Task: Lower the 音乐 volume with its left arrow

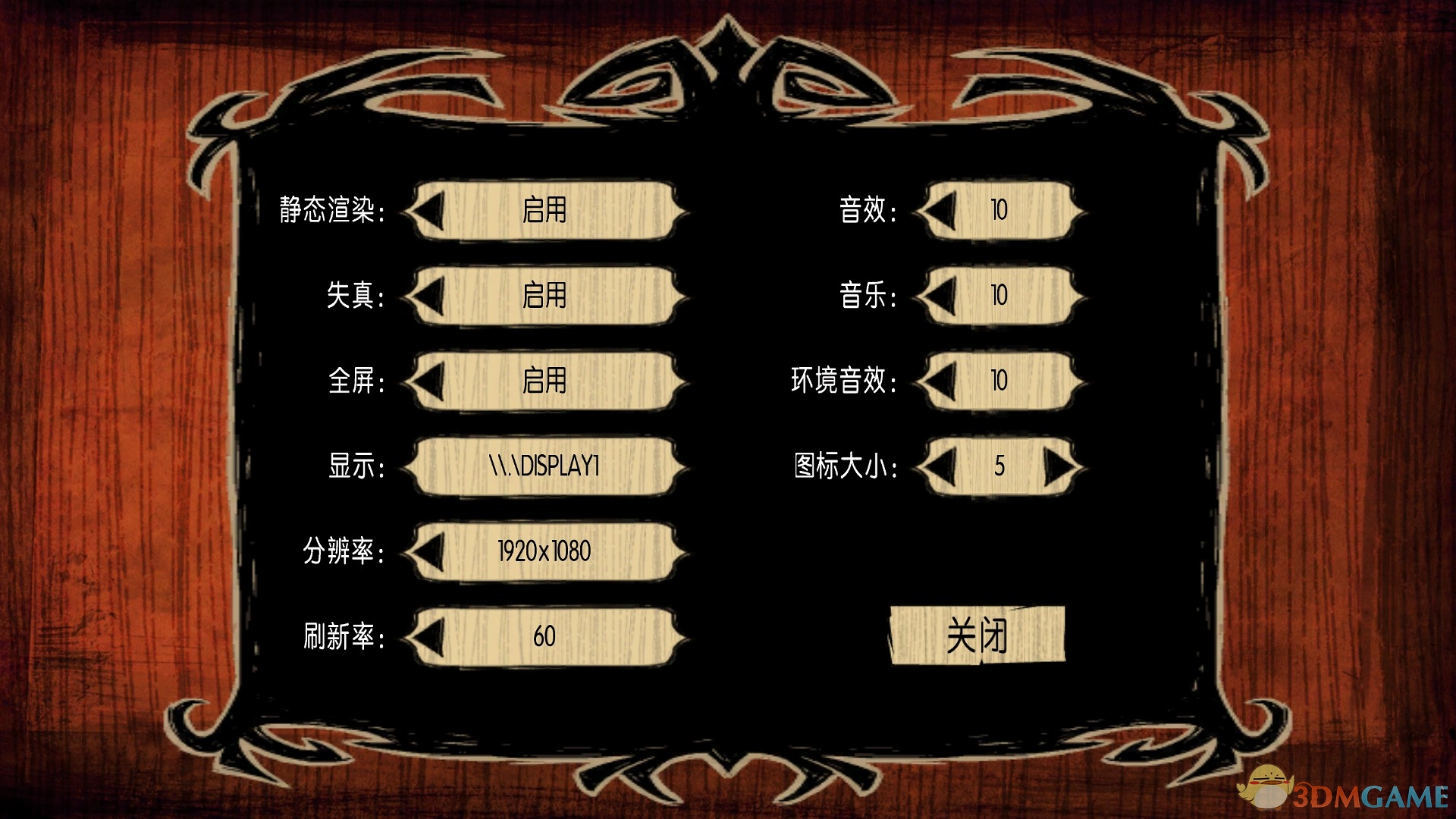Action: click(x=940, y=297)
